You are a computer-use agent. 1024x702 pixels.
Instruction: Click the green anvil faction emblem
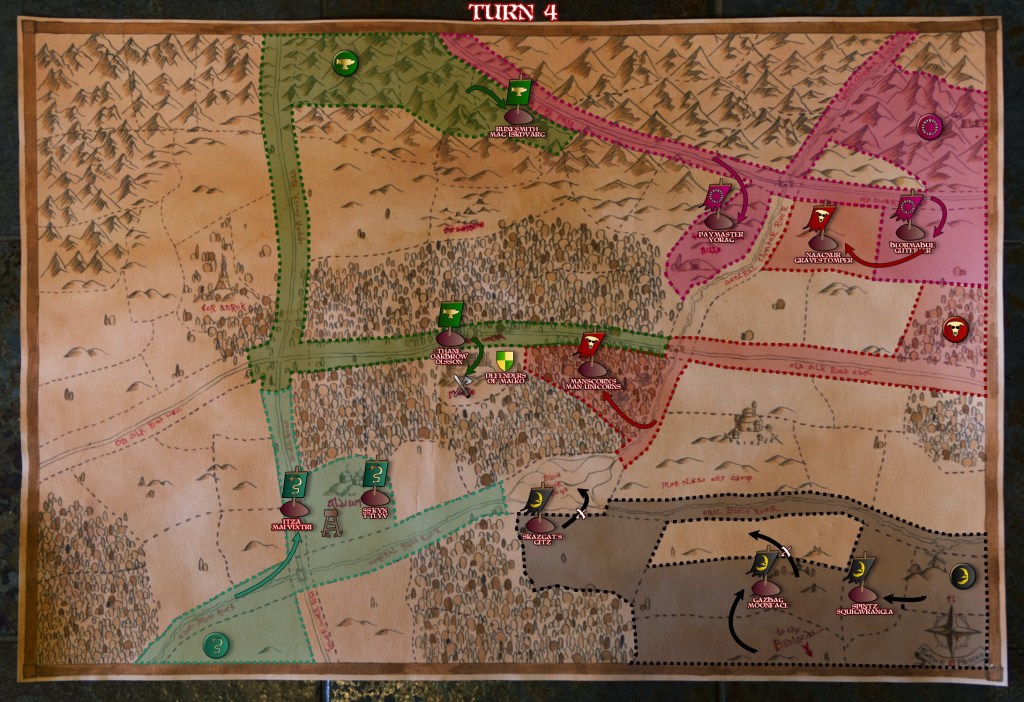point(345,65)
